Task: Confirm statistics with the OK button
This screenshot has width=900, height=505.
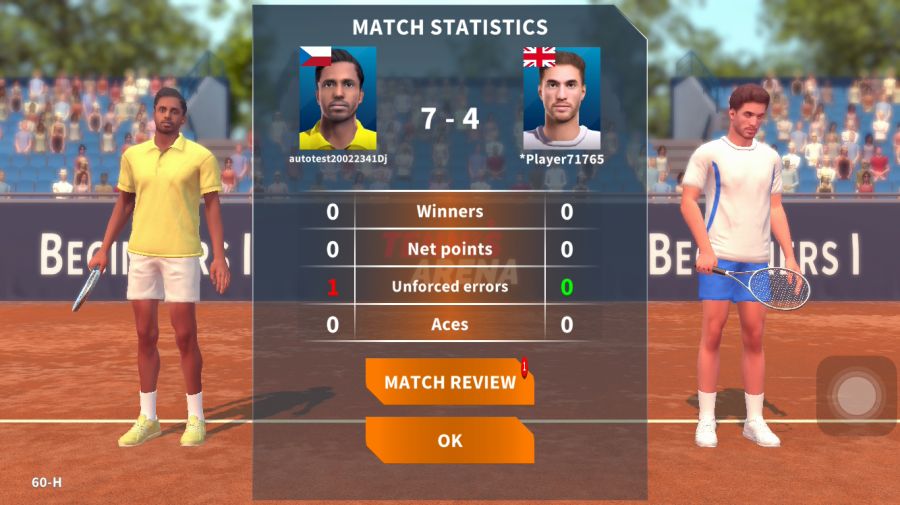Action: click(x=450, y=440)
